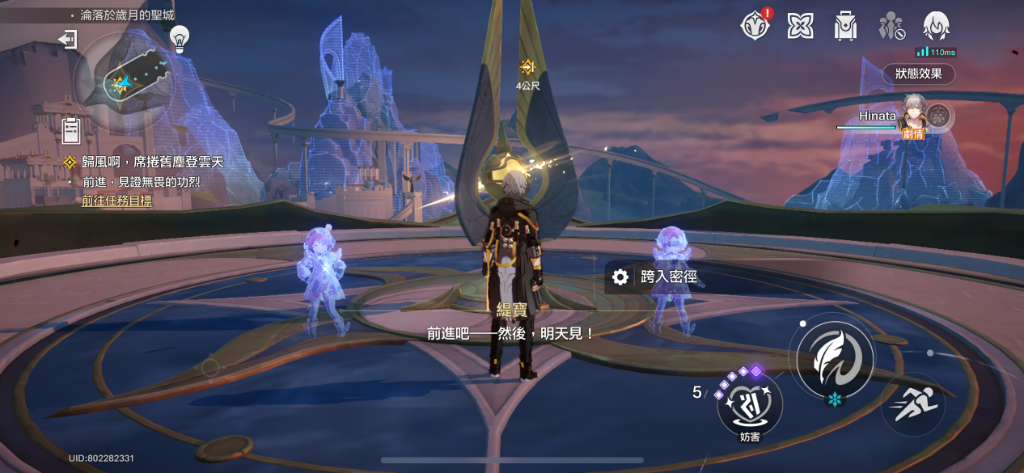The height and width of the screenshot is (473, 1024).
Task: Show the 狀態效果 status effects
Action: (918, 74)
